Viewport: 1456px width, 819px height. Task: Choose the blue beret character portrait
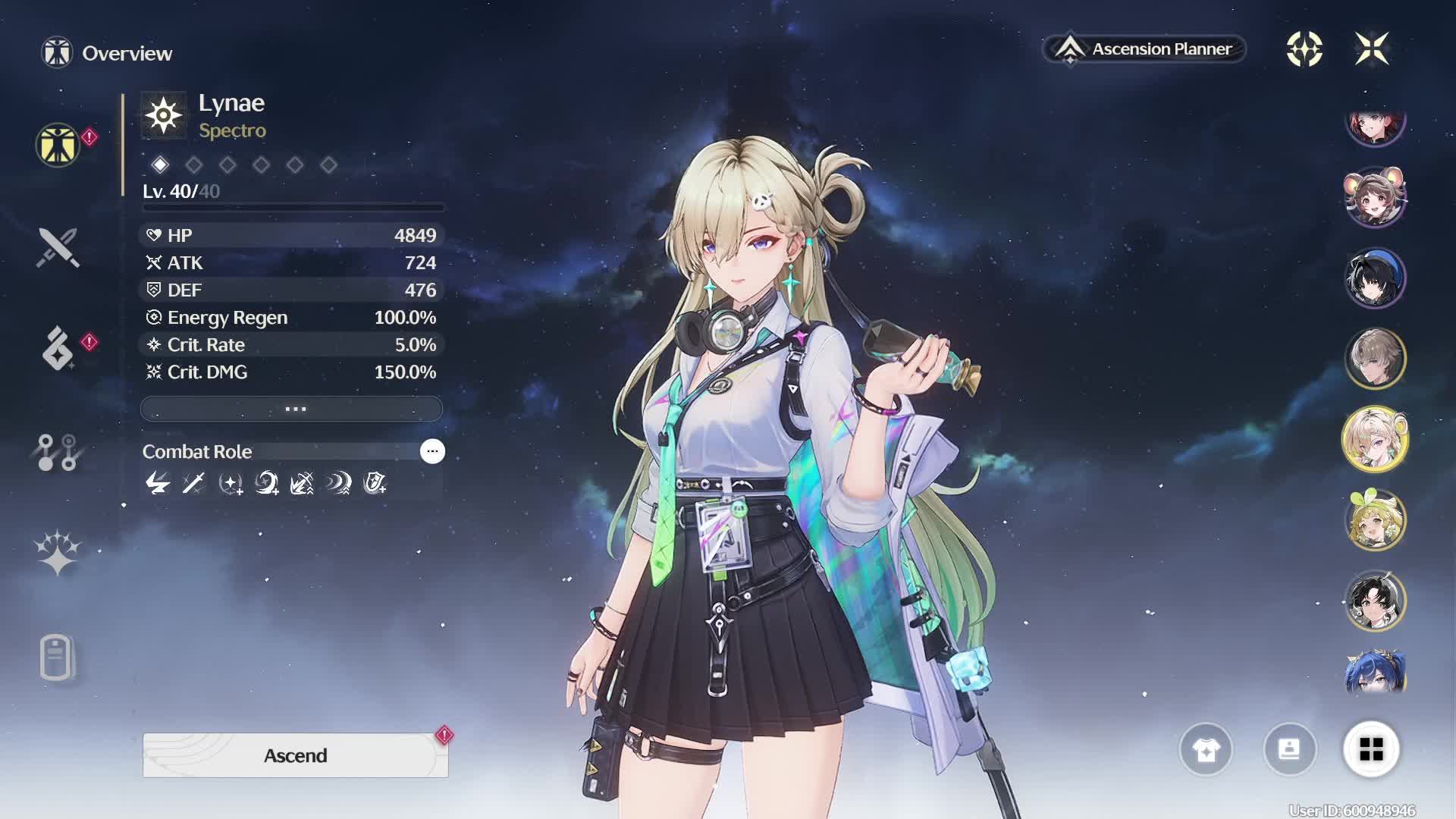pyautogui.click(x=1375, y=278)
